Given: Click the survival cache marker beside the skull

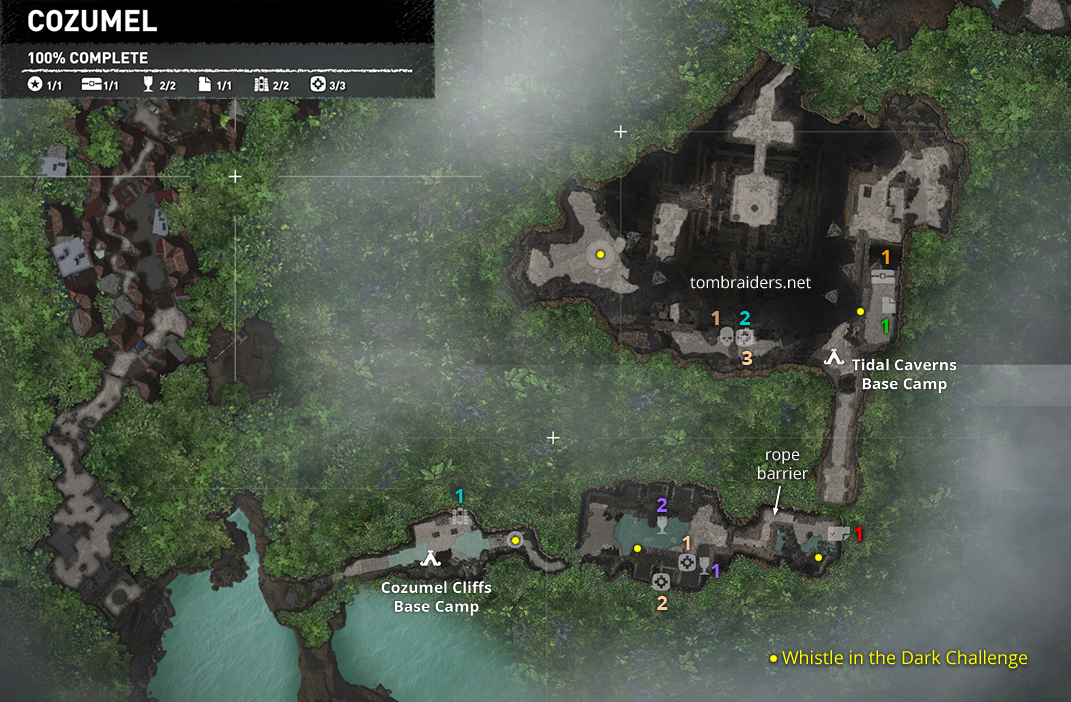Looking at the screenshot, I should tap(745, 338).
